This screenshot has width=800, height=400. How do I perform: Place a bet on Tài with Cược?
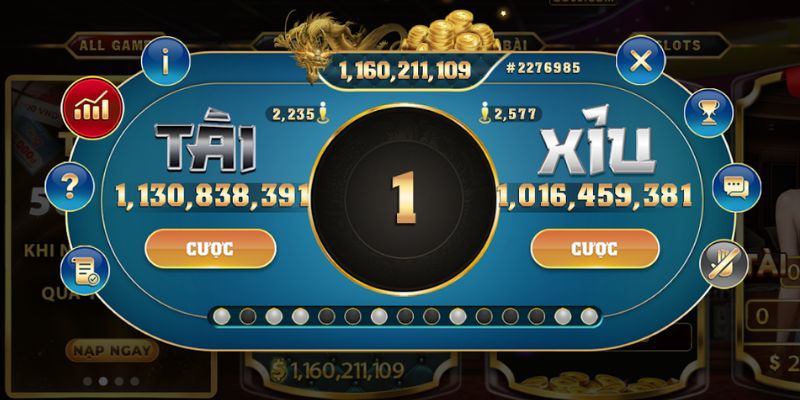(210, 248)
